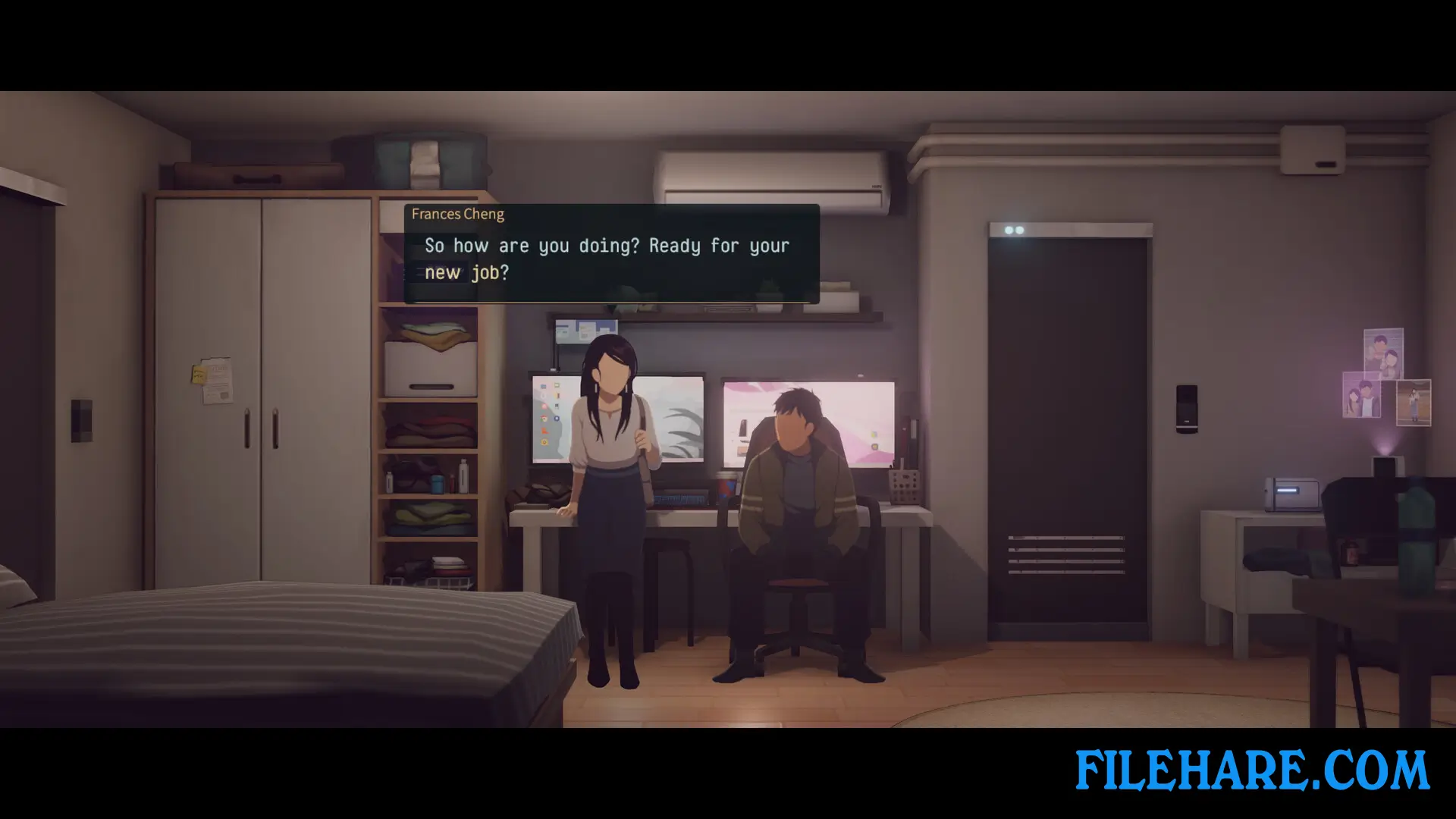Open the dark photo viewer icon on the desktop
1456x819 pixels.
[x=557, y=406]
